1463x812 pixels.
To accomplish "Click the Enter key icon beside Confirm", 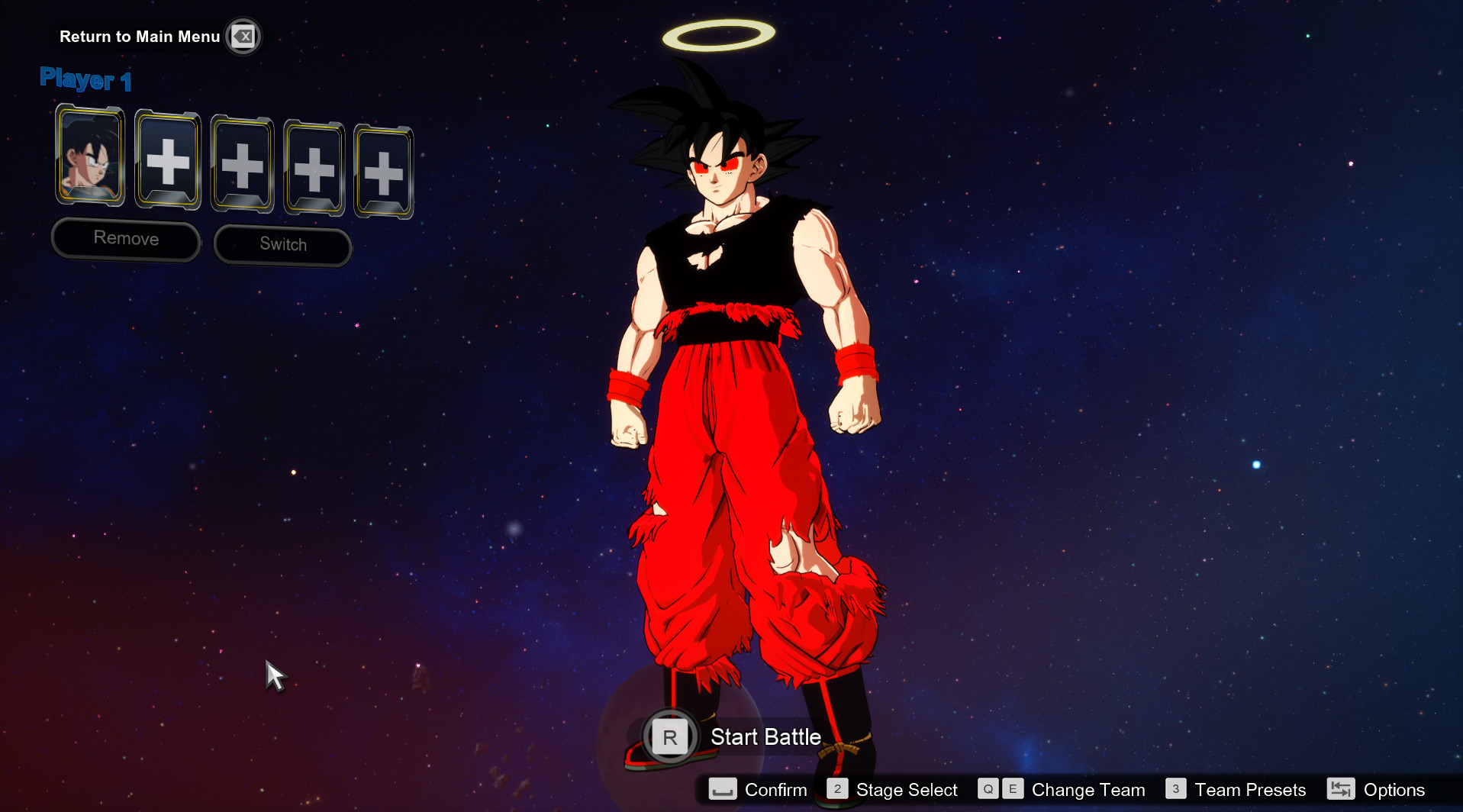I will [723, 790].
